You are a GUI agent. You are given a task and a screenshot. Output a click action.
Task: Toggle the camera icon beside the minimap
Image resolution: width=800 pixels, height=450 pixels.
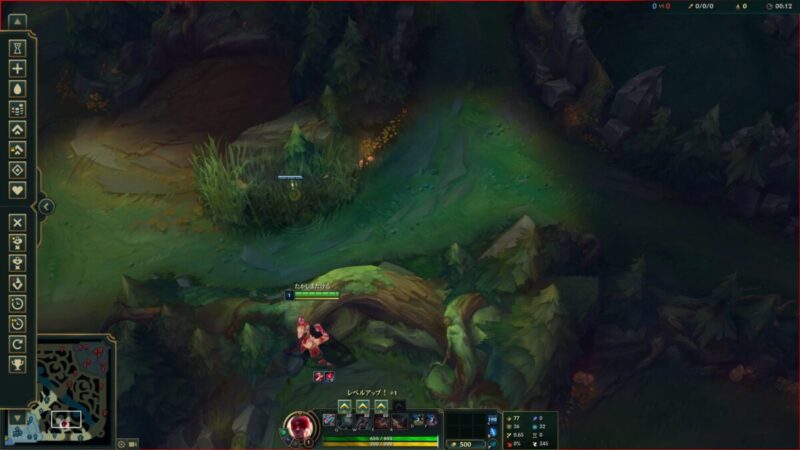133,443
